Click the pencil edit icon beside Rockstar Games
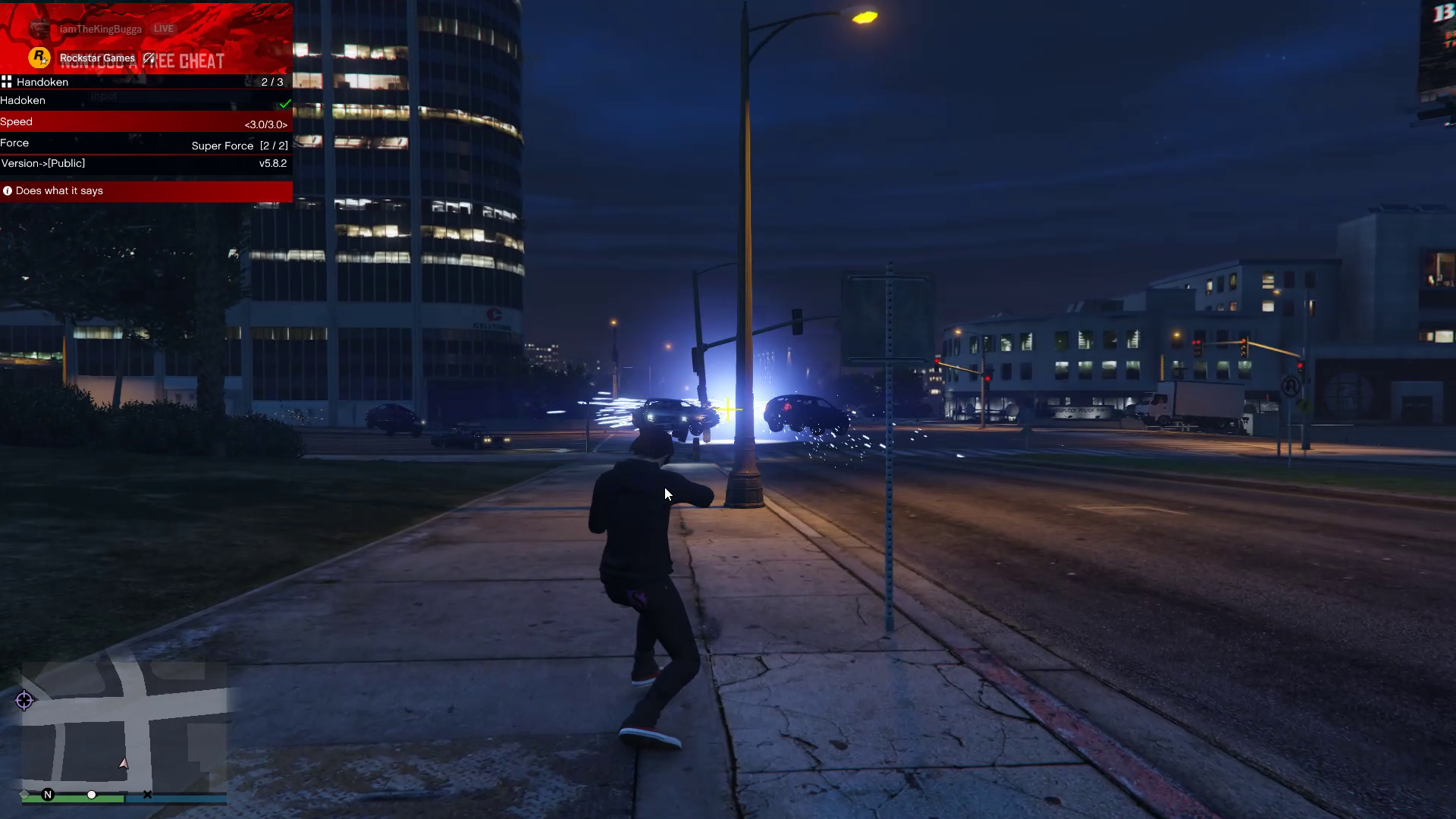Viewport: 1456px width, 819px height. tap(148, 58)
